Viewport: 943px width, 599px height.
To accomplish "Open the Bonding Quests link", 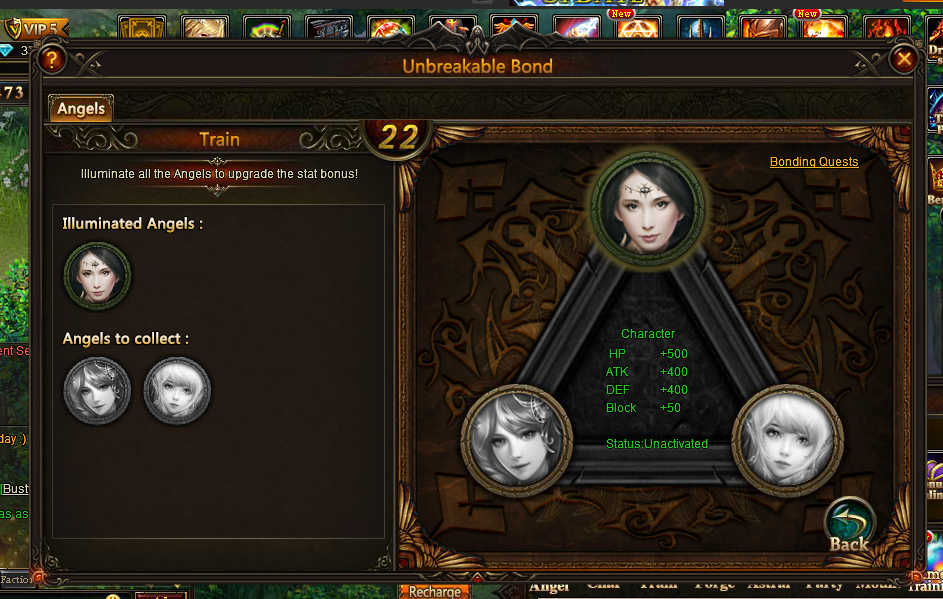I will 814,162.
